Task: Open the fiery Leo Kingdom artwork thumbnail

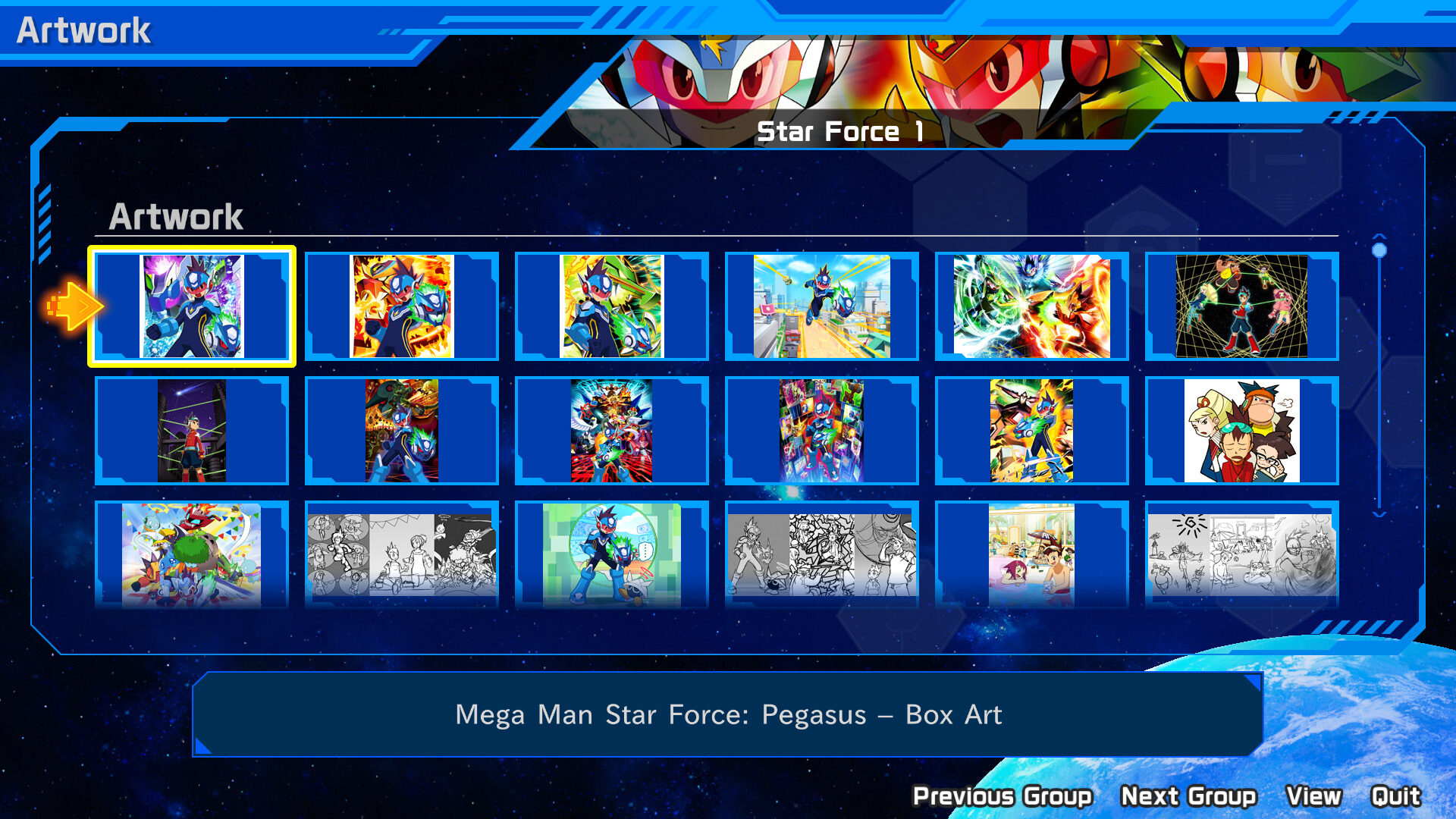Action: point(402,307)
